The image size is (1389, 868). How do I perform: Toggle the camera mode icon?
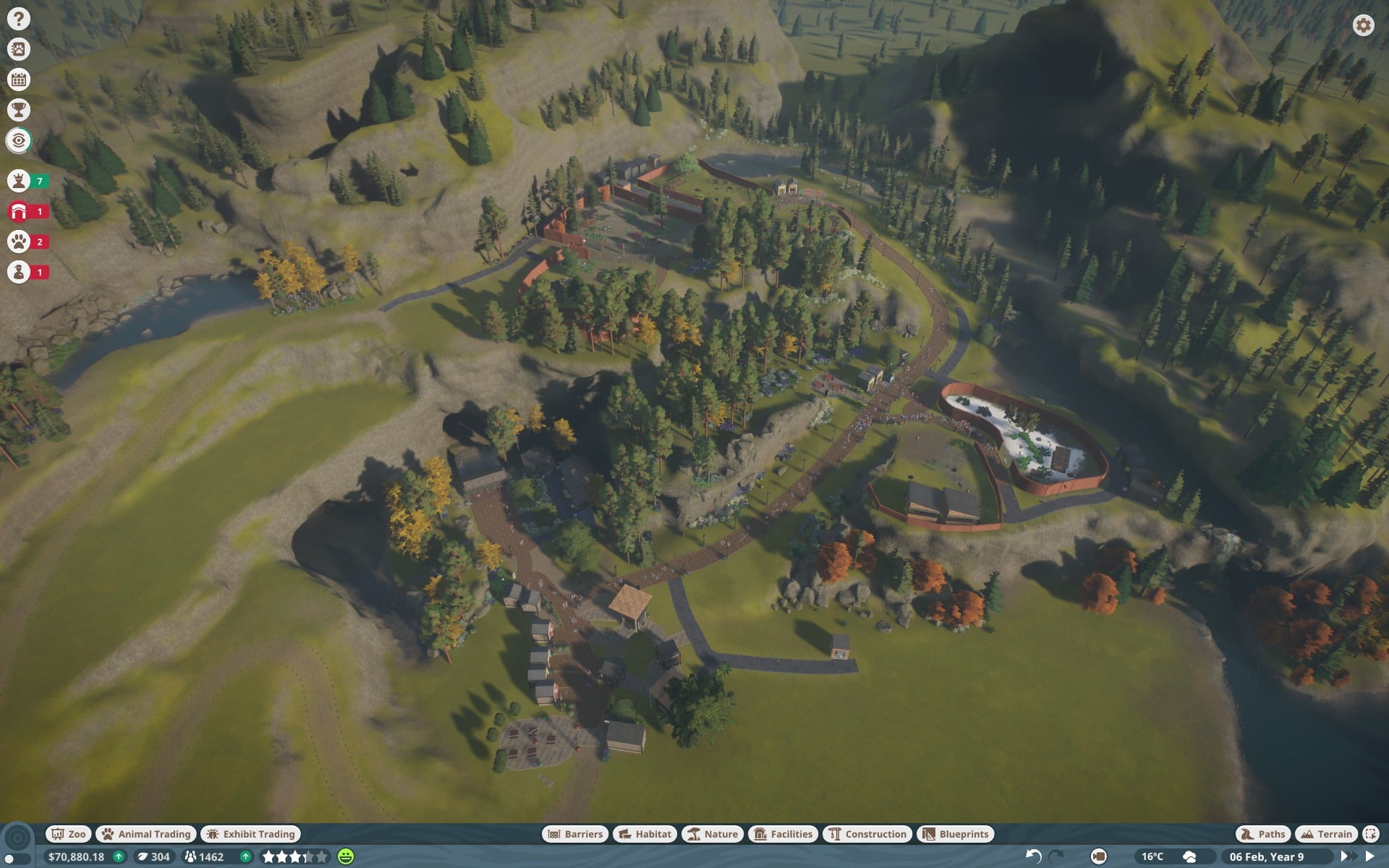[x=1098, y=856]
